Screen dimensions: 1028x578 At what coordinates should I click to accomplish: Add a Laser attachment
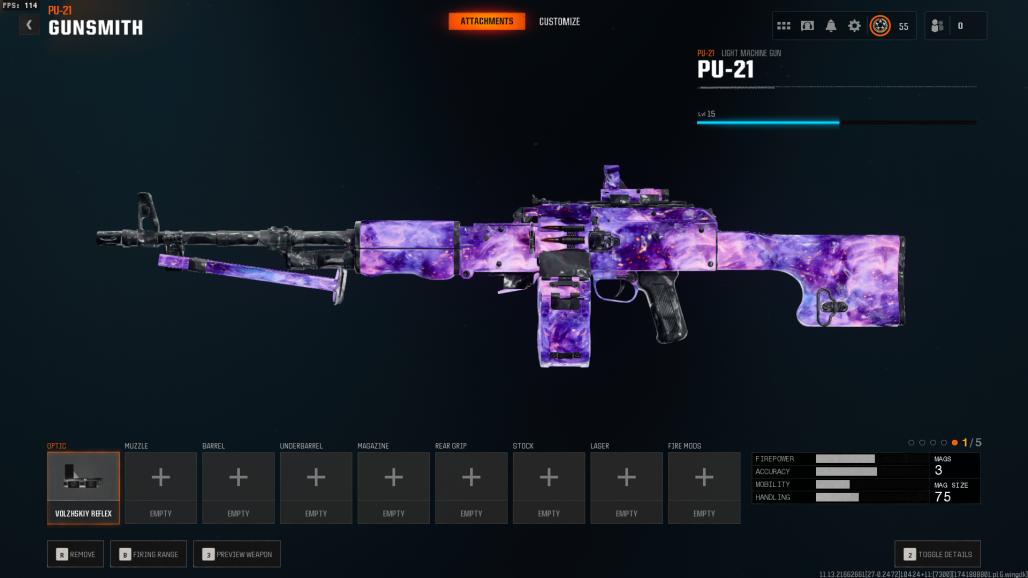pyautogui.click(x=626, y=487)
